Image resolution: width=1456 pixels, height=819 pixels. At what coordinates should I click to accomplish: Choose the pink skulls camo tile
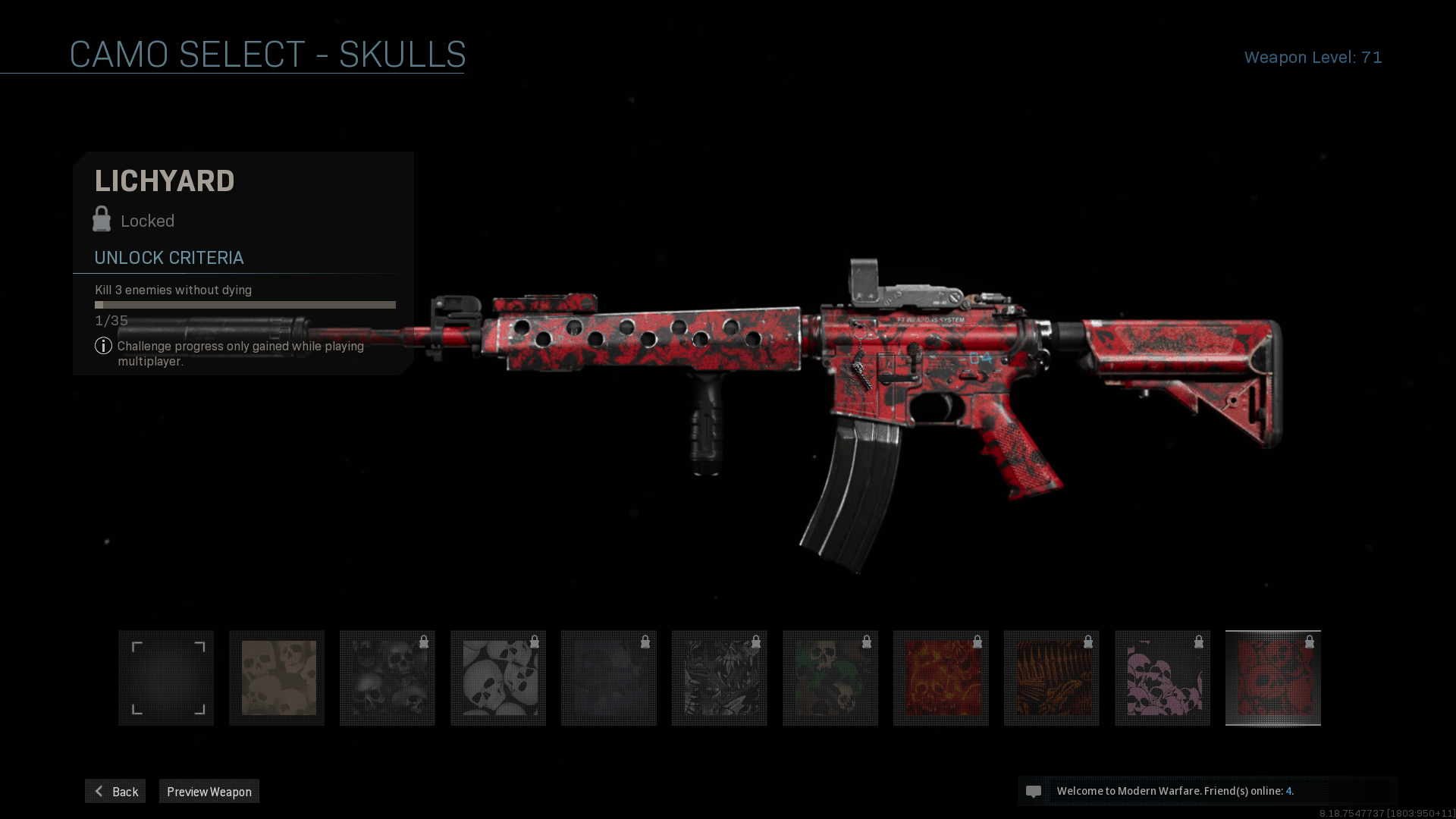point(1163,678)
